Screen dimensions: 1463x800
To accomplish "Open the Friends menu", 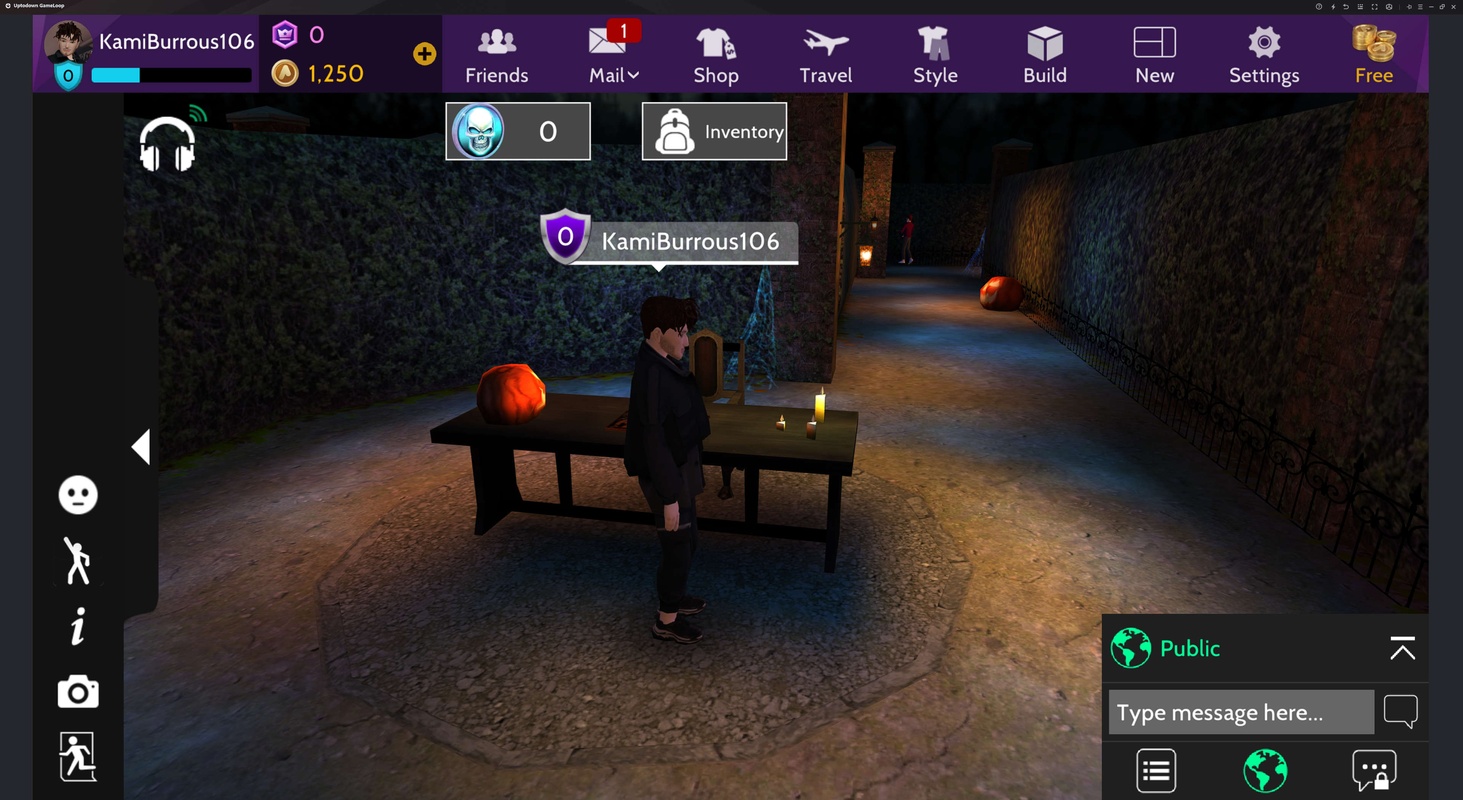I will click(x=496, y=56).
